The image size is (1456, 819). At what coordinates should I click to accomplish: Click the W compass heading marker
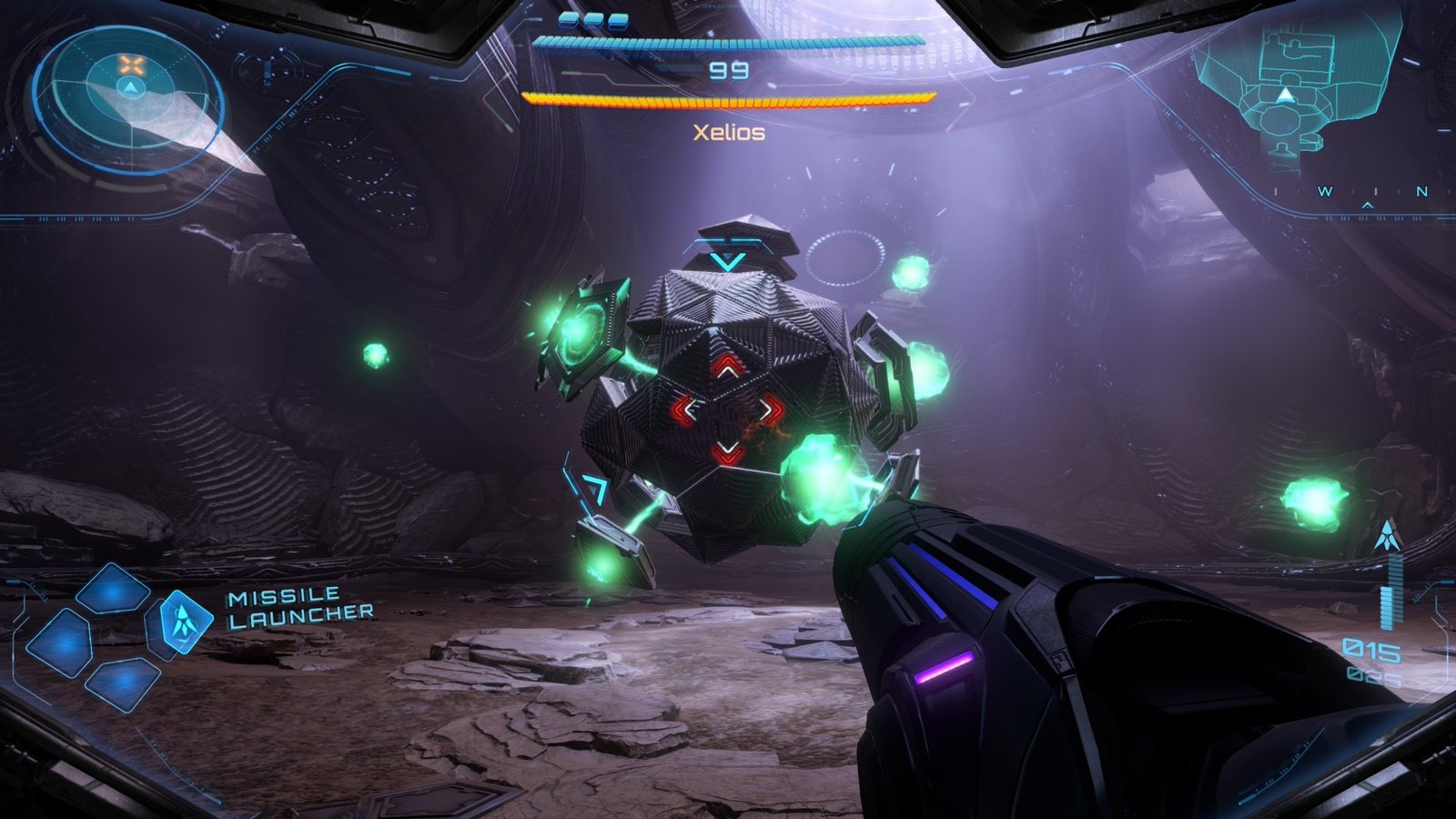pyautogui.click(x=1326, y=192)
